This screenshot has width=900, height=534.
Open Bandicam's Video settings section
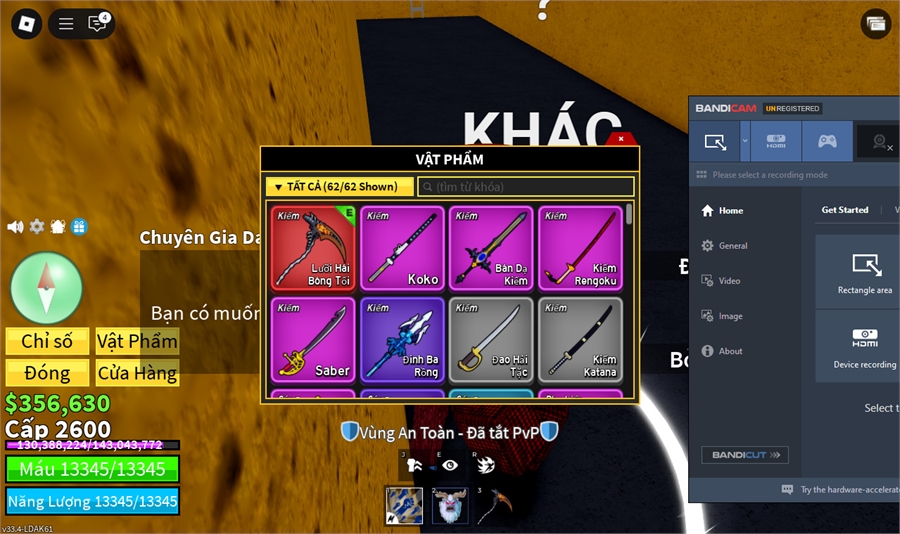click(729, 281)
